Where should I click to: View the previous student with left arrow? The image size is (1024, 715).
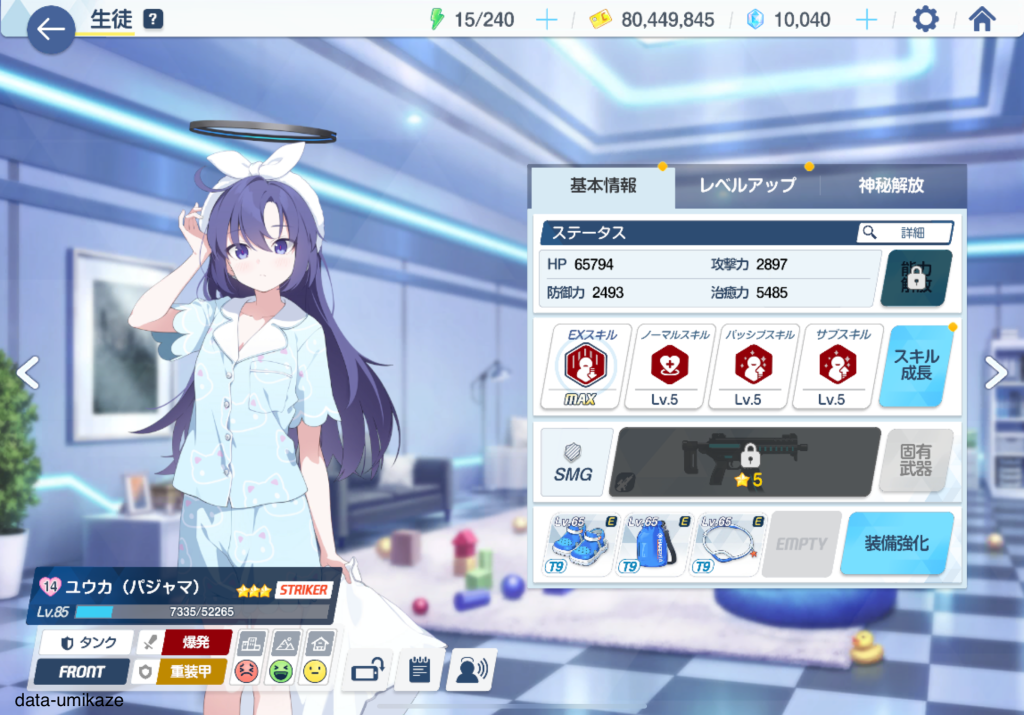click(x=27, y=373)
